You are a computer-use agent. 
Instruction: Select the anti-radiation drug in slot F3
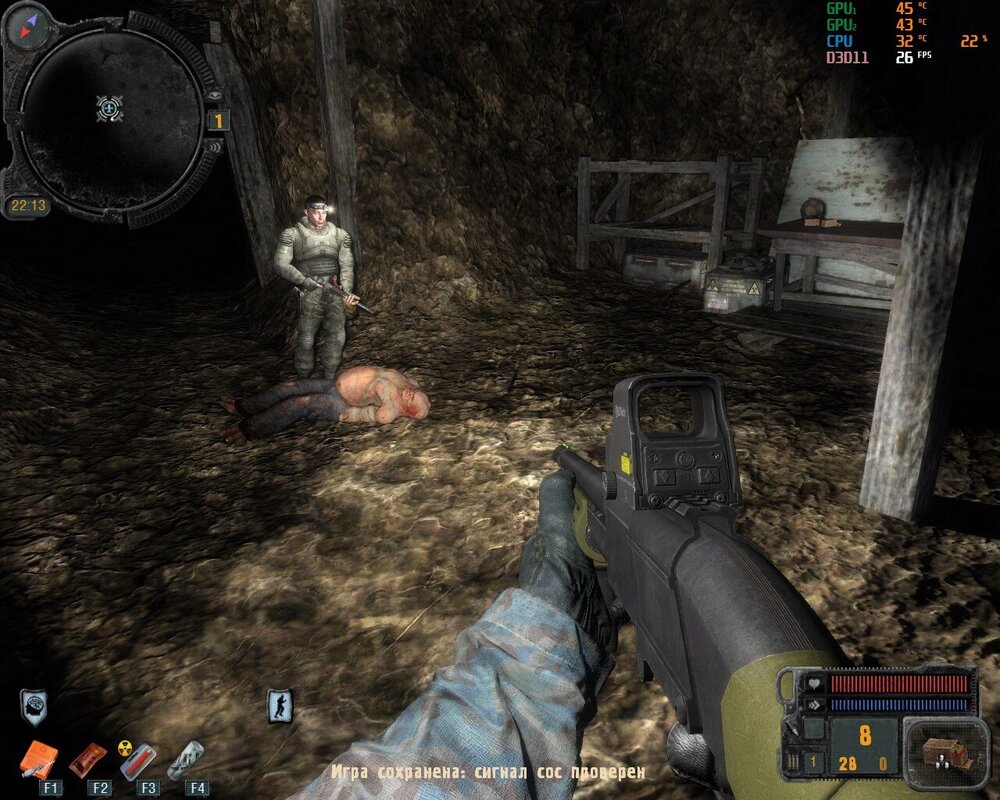point(138,760)
